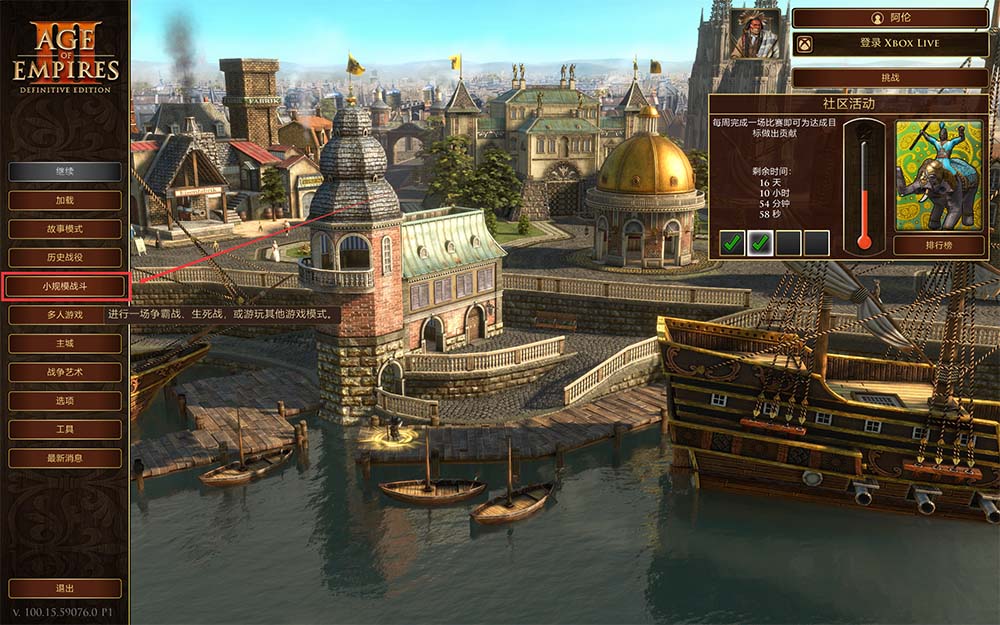1000x625 pixels.
Task: Log in via 登录 Xbox Live button
Action: [890, 44]
